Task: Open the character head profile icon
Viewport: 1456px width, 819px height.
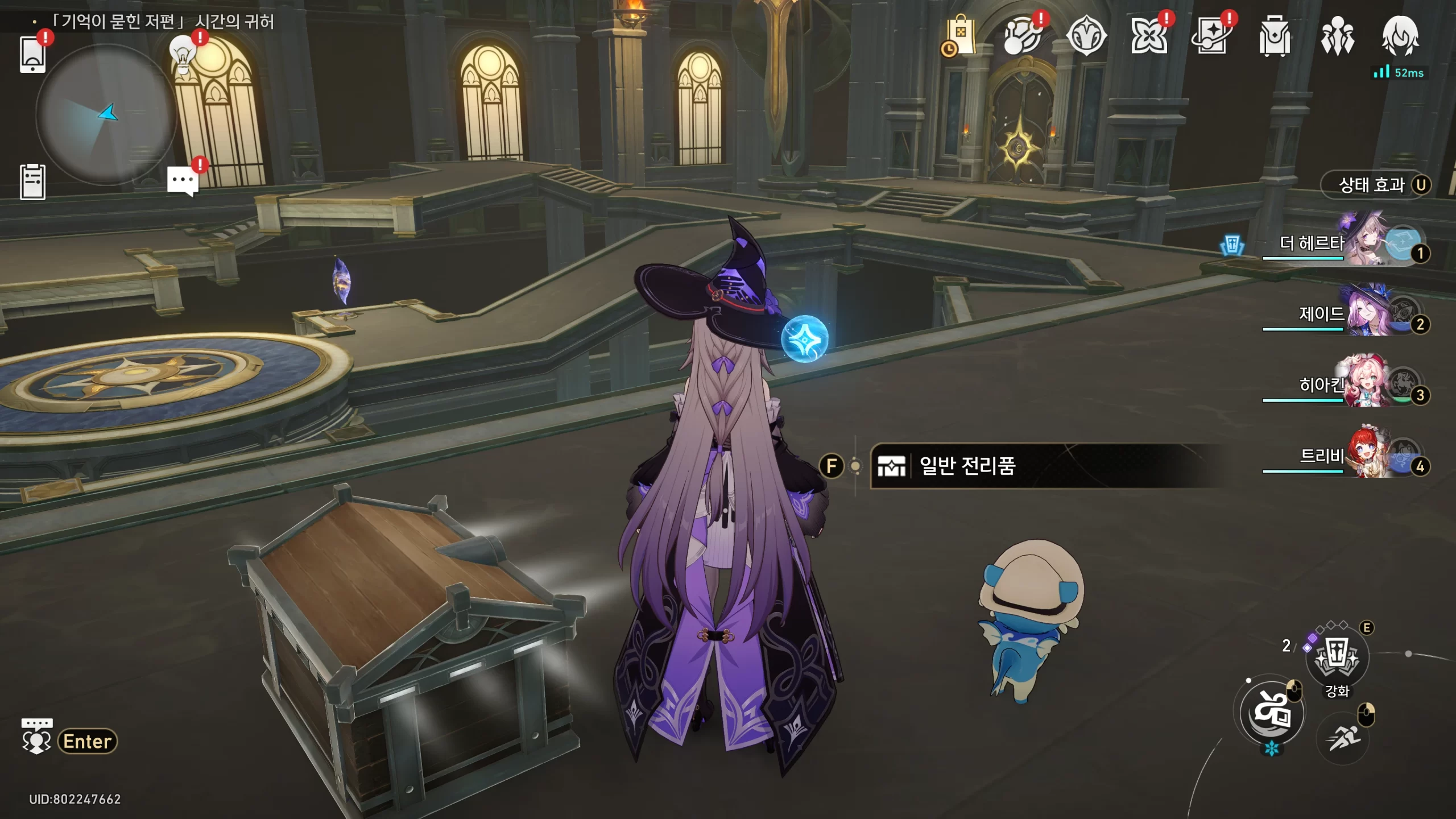Action: 1400,36
